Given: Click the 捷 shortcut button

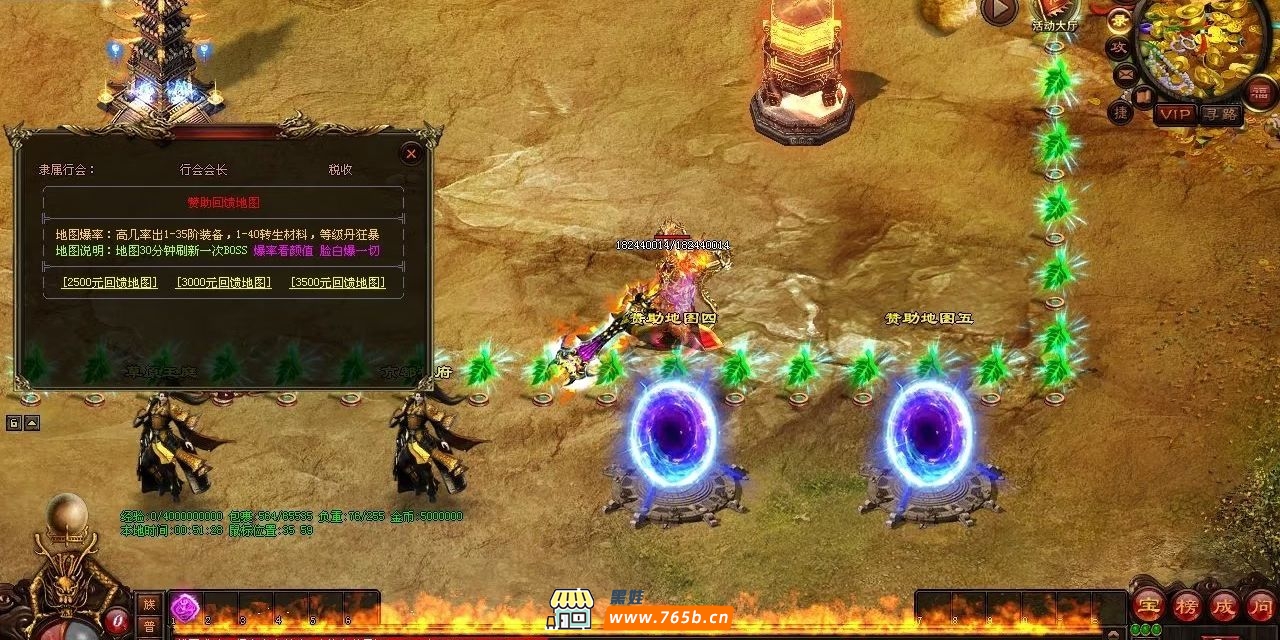Looking at the screenshot, I should (1121, 112).
